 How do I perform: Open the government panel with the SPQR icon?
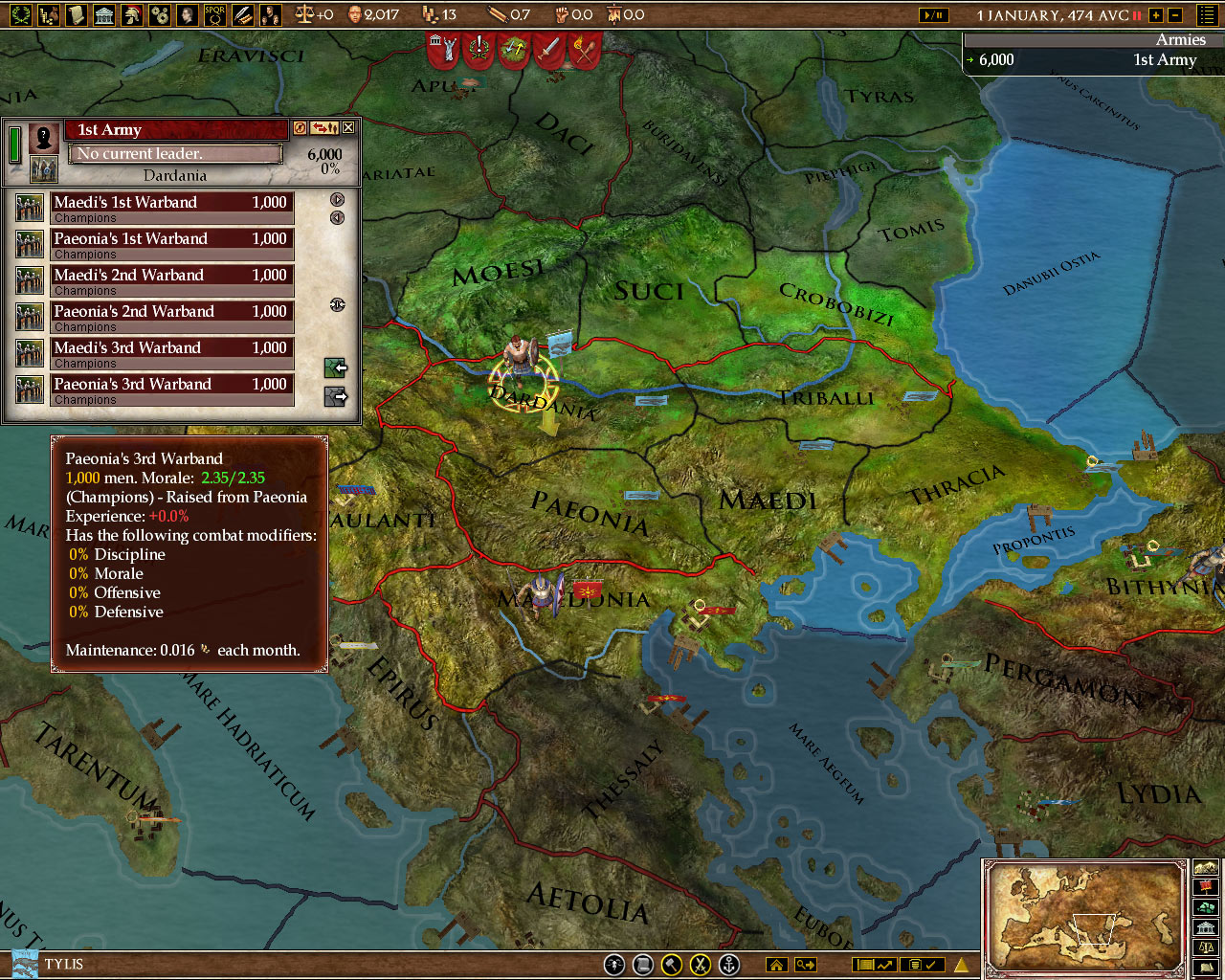tap(214, 14)
